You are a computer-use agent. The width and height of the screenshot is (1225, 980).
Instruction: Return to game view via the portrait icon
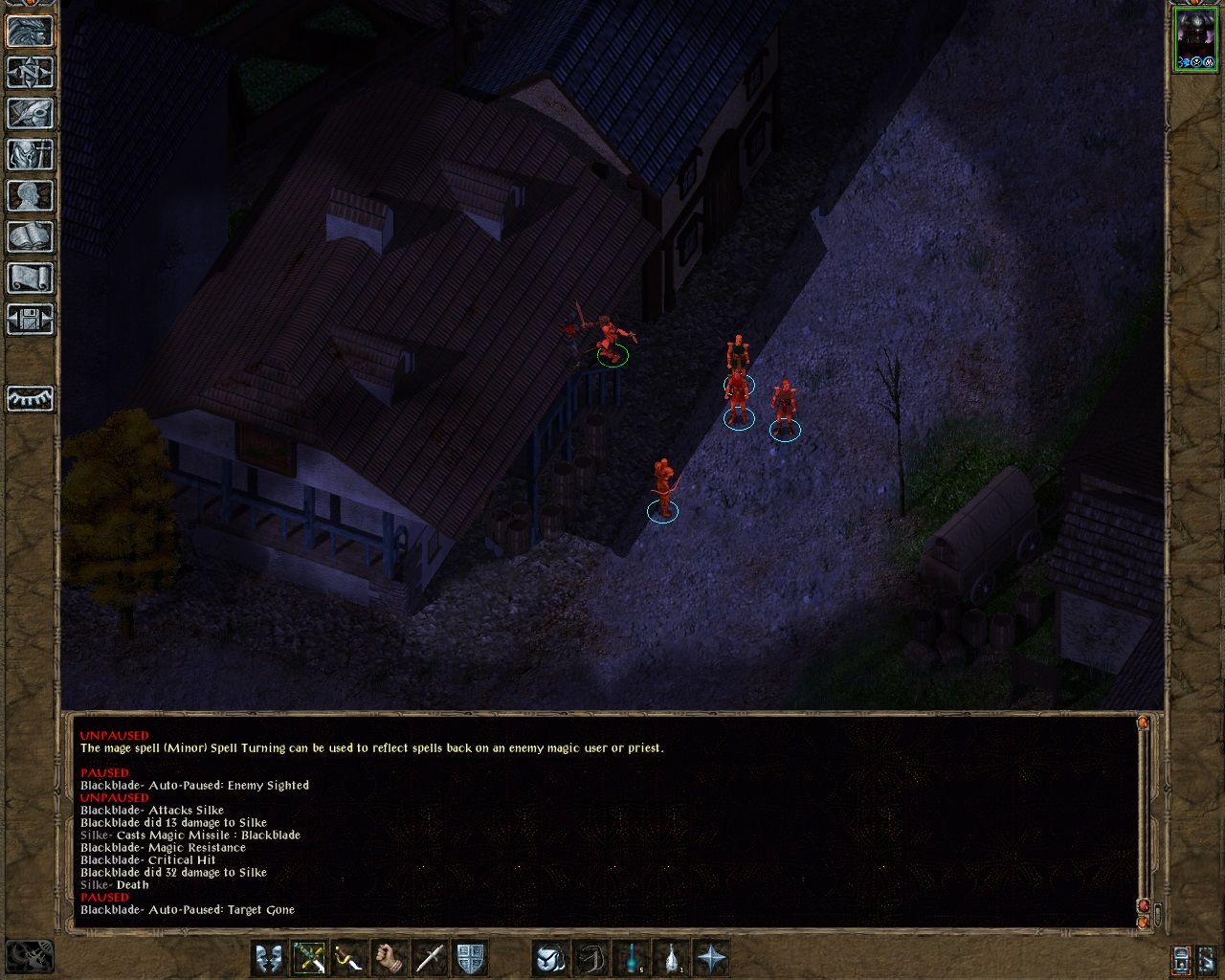[x=28, y=33]
